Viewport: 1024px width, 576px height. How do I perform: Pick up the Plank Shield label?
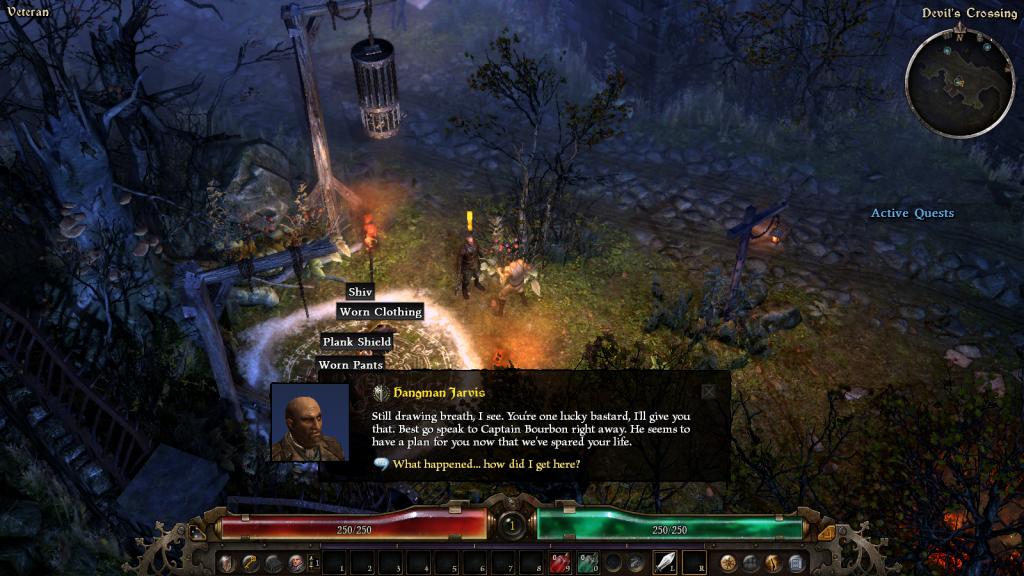pyautogui.click(x=356, y=342)
